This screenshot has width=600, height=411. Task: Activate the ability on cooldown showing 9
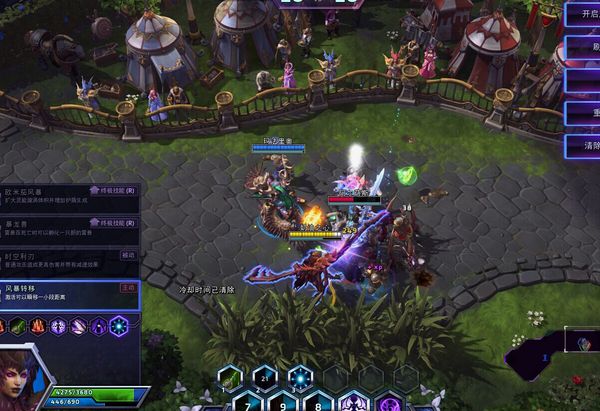point(283,402)
